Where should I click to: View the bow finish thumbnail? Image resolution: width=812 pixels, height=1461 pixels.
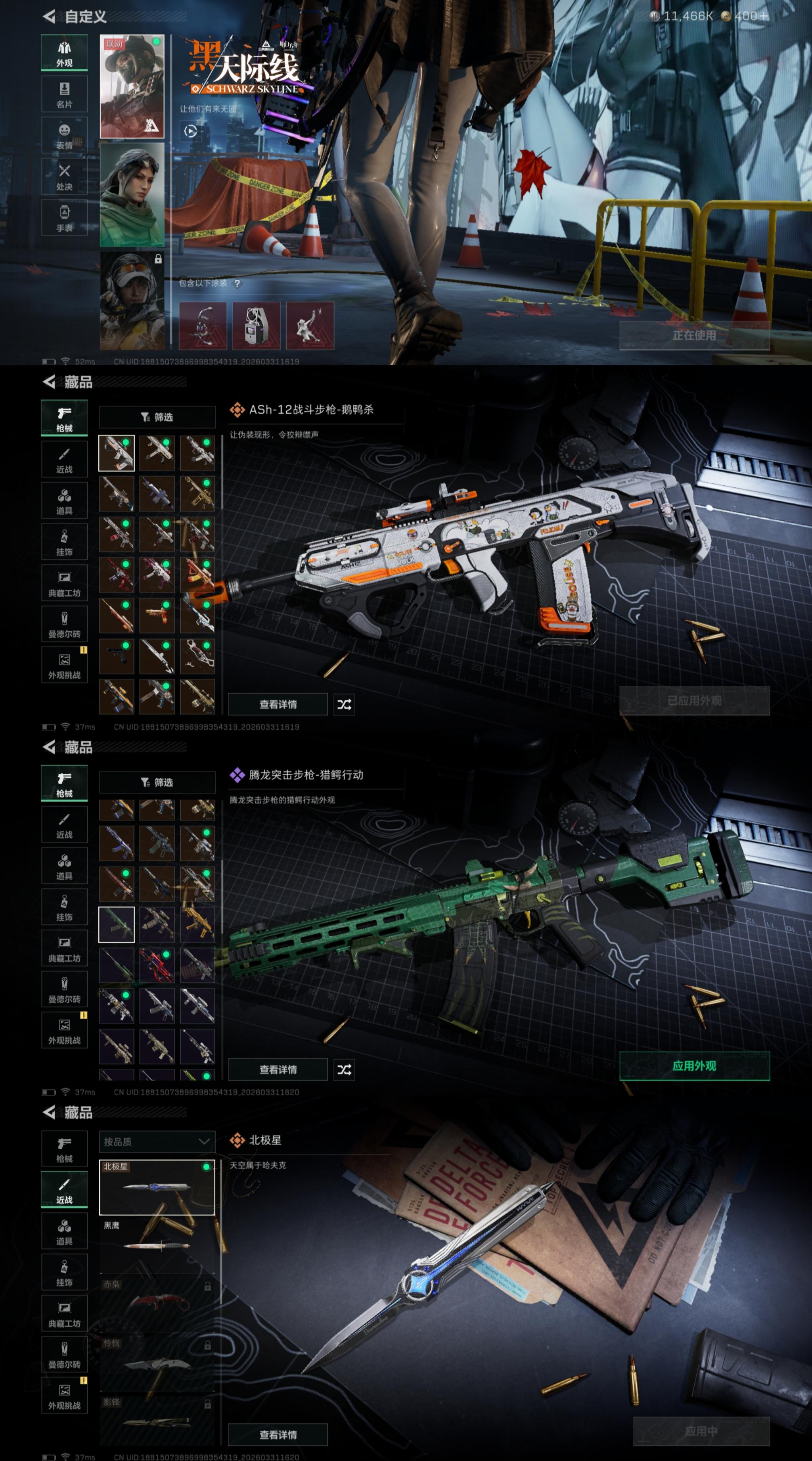[x=203, y=326]
